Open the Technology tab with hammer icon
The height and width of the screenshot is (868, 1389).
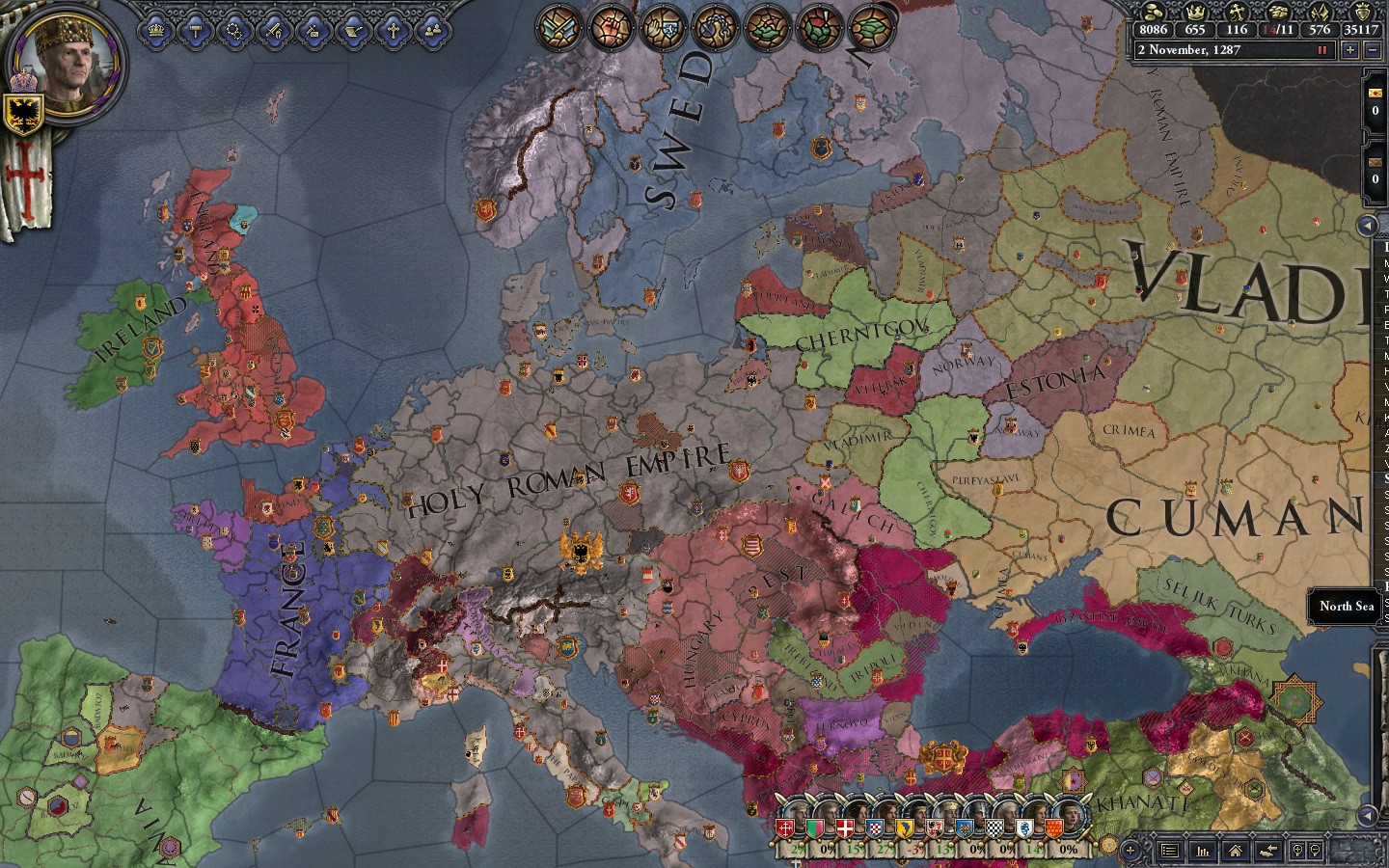(x=196, y=31)
